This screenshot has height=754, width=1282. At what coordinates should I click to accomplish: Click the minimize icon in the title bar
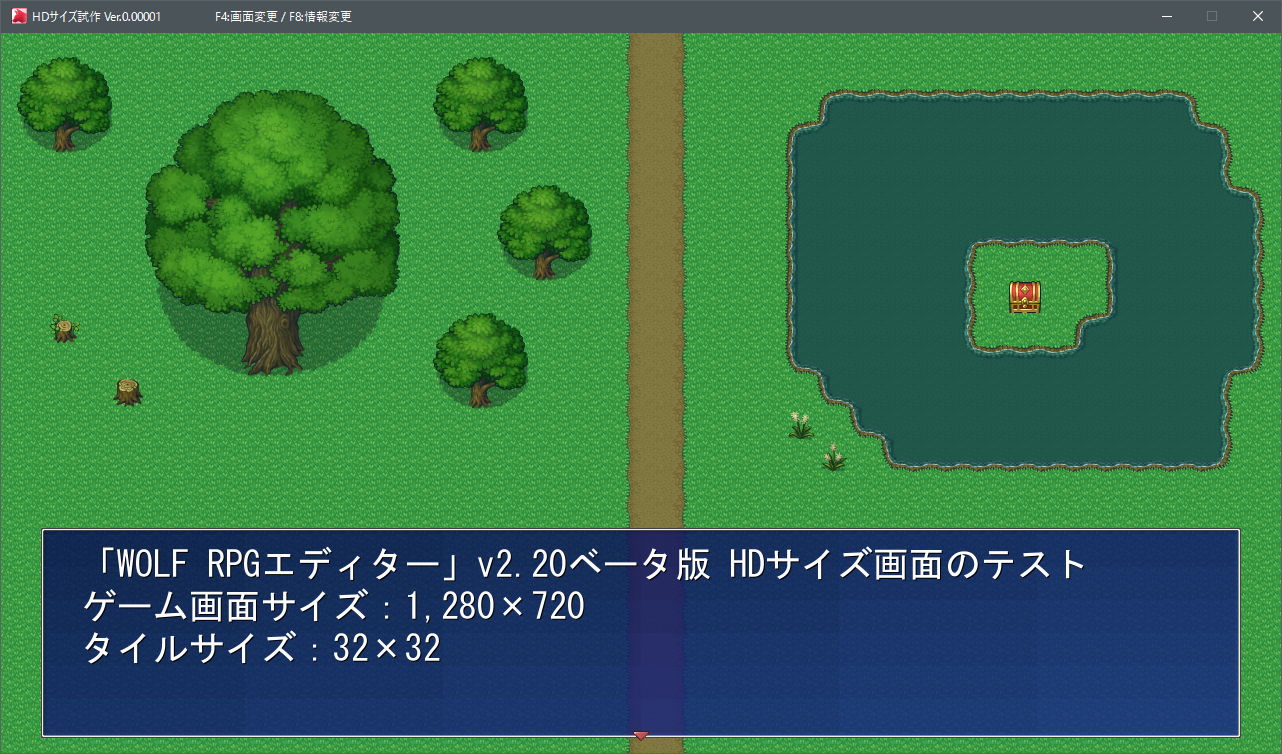(x=1166, y=16)
